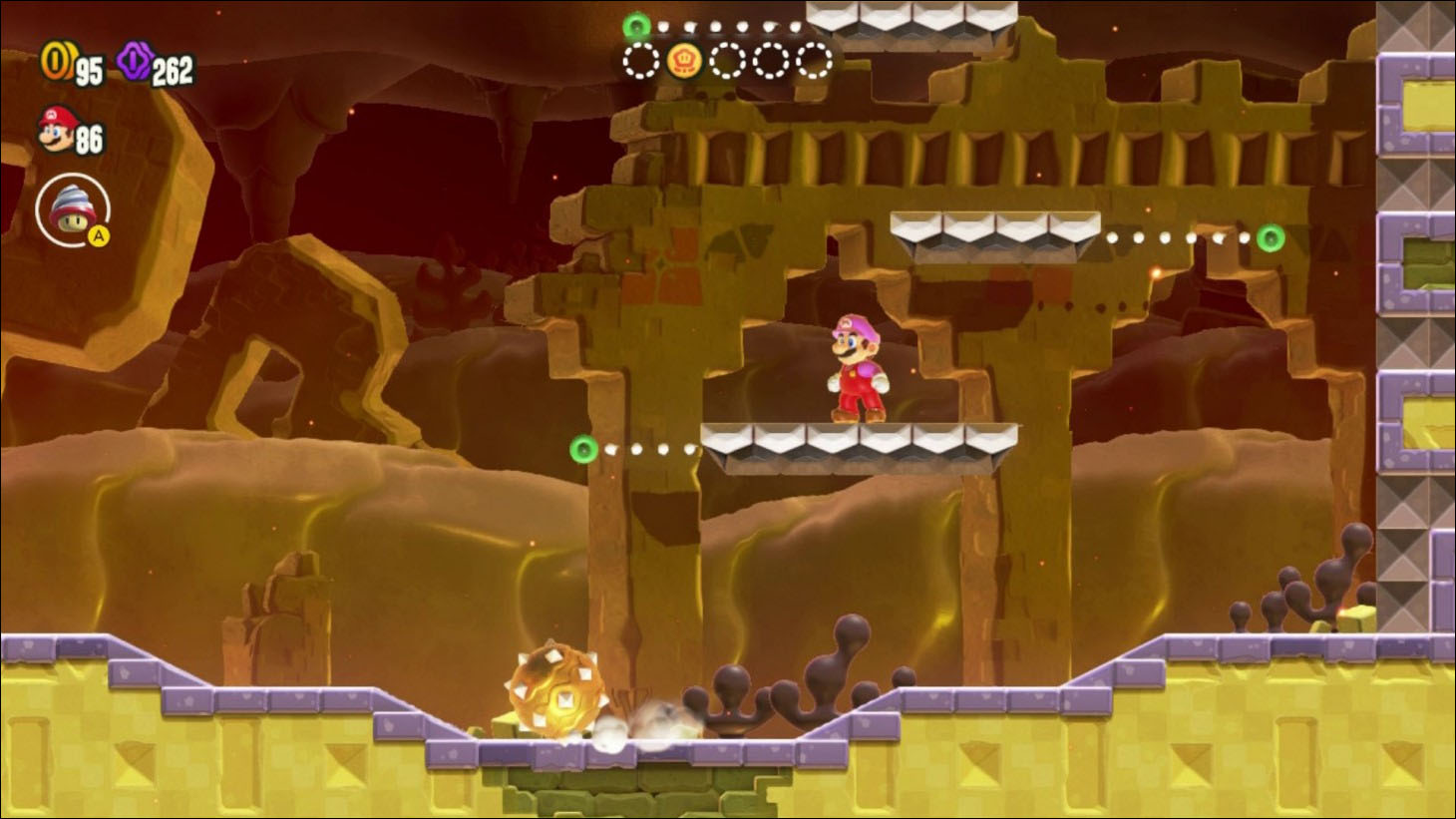Expand the green token near the right wall
Screen dimensions: 1456x819
[x=1269, y=239]
